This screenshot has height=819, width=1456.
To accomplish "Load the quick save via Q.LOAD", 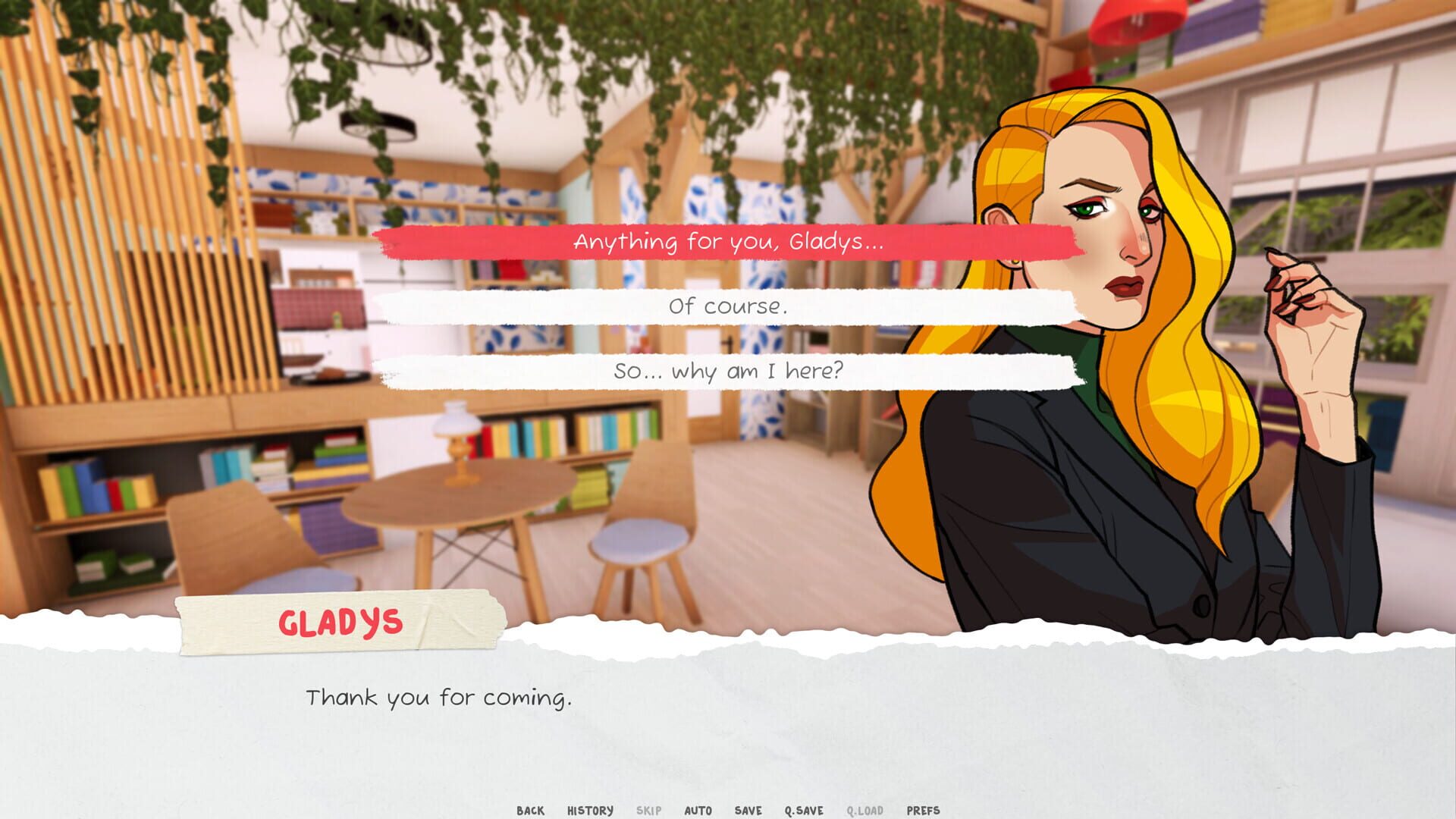I will [864, 810].
